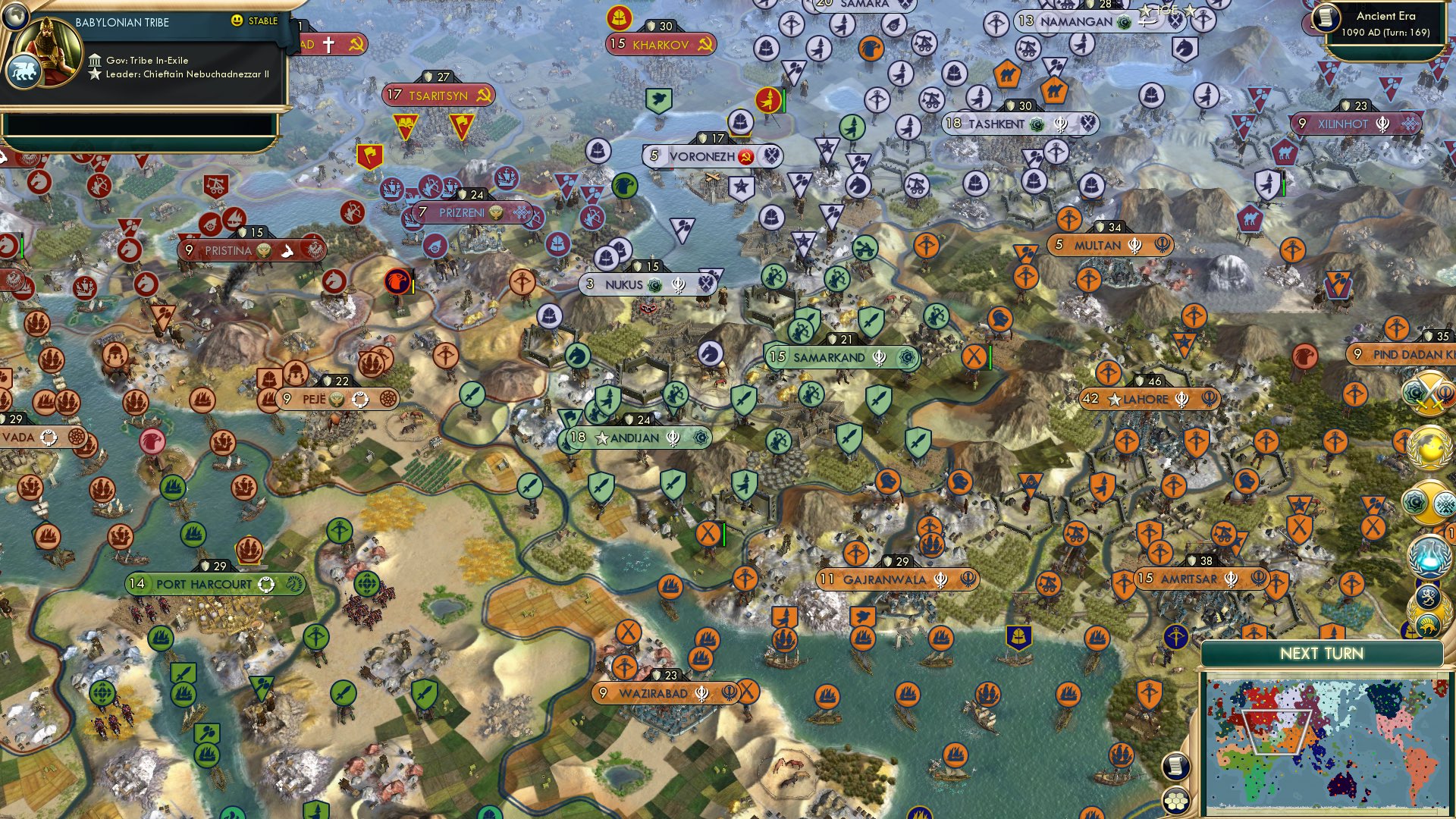This screenshot has width=1456, height=819.
Task: Click the Sikhism icon on Amritsar's banner
Action: click(x=1231, y=581)
